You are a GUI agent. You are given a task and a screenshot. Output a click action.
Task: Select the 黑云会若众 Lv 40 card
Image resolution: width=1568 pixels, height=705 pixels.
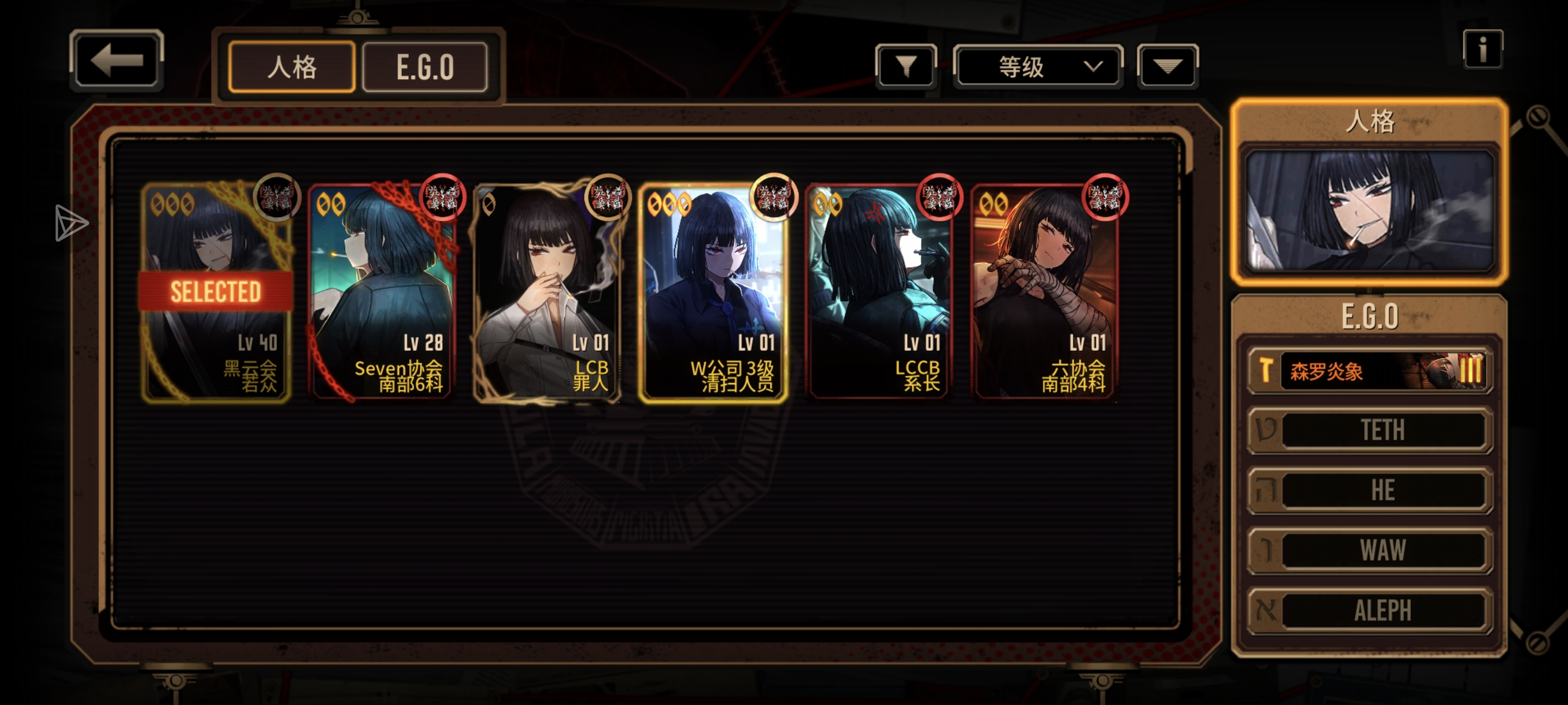[x=216, y=292]
